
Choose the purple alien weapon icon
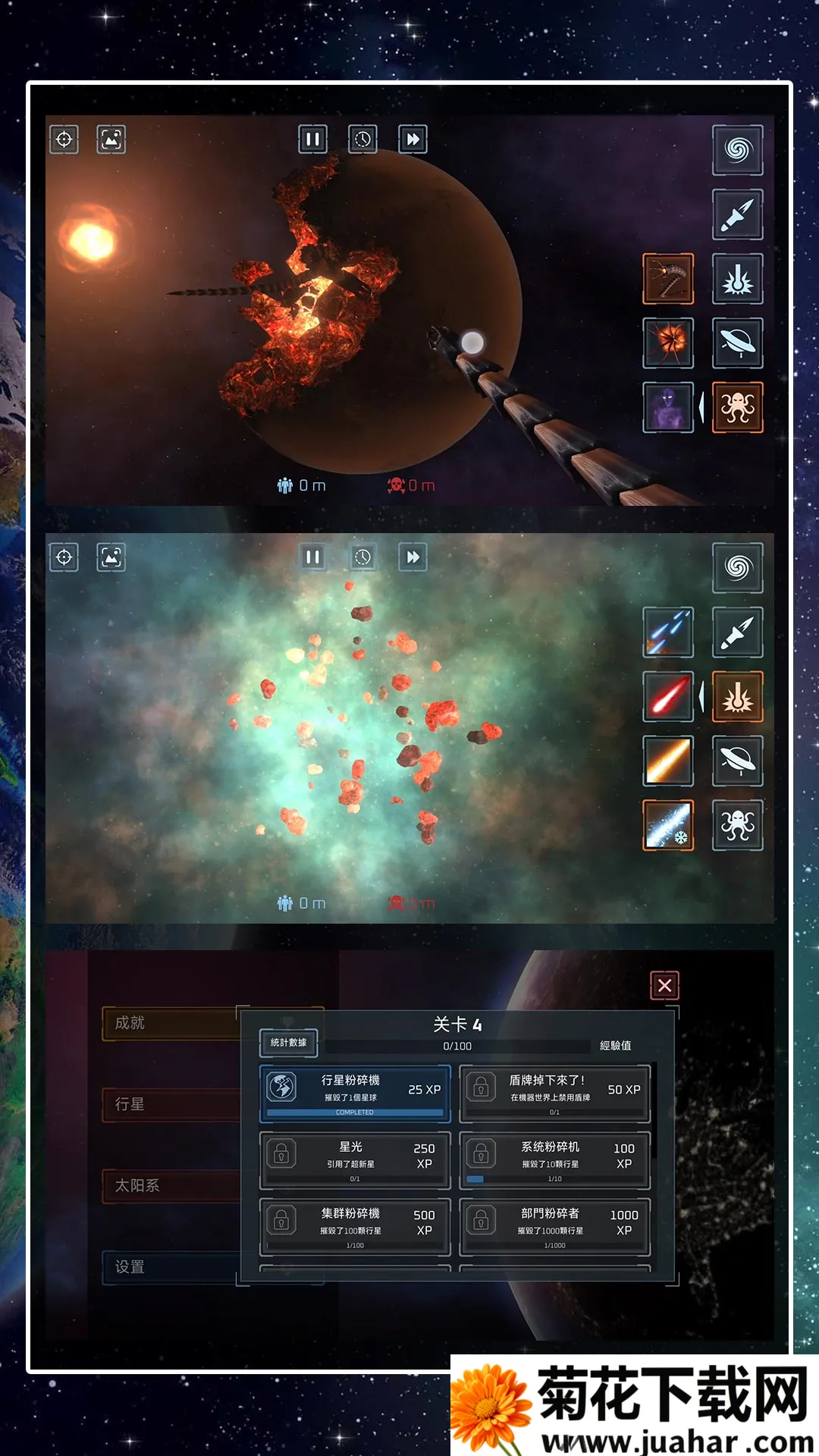pyautogui.click(x=668, y=407)
